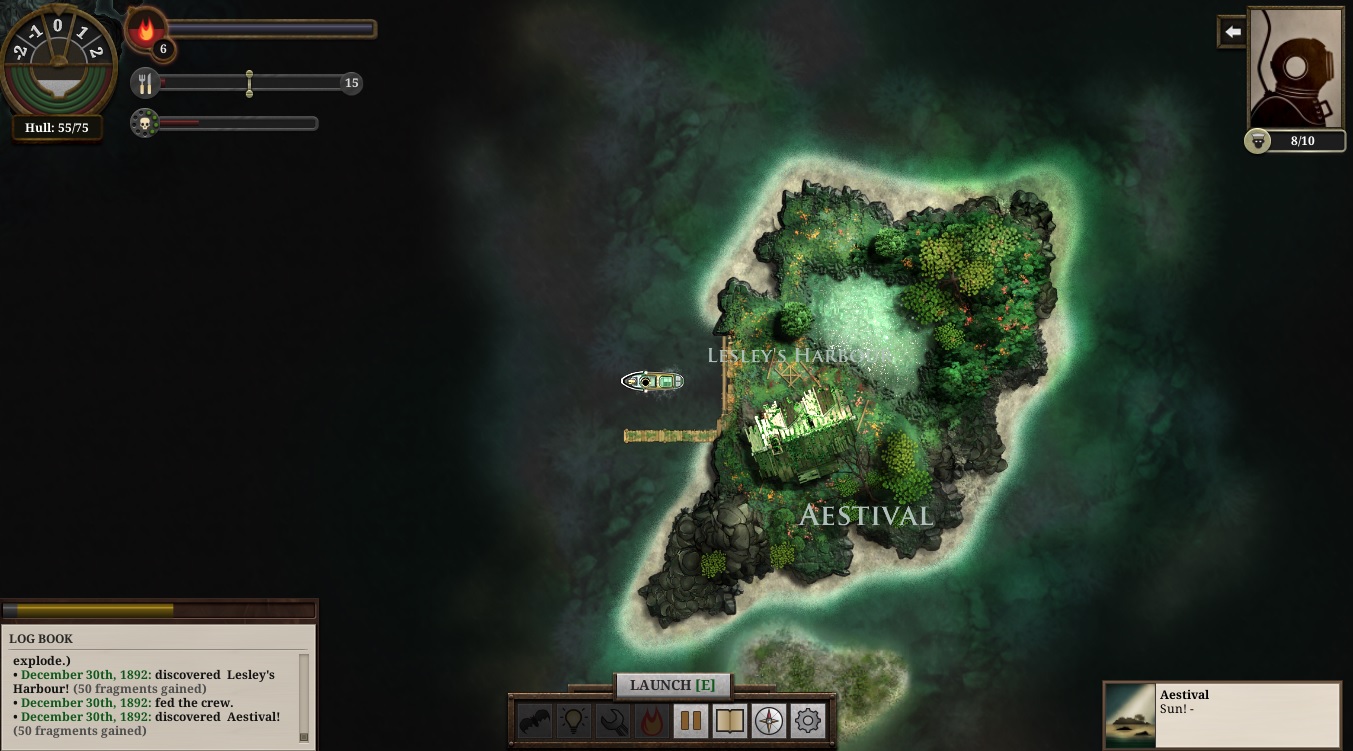Click the fork and knife supplies icon
1353x751 pixels.
pos(145,83)
